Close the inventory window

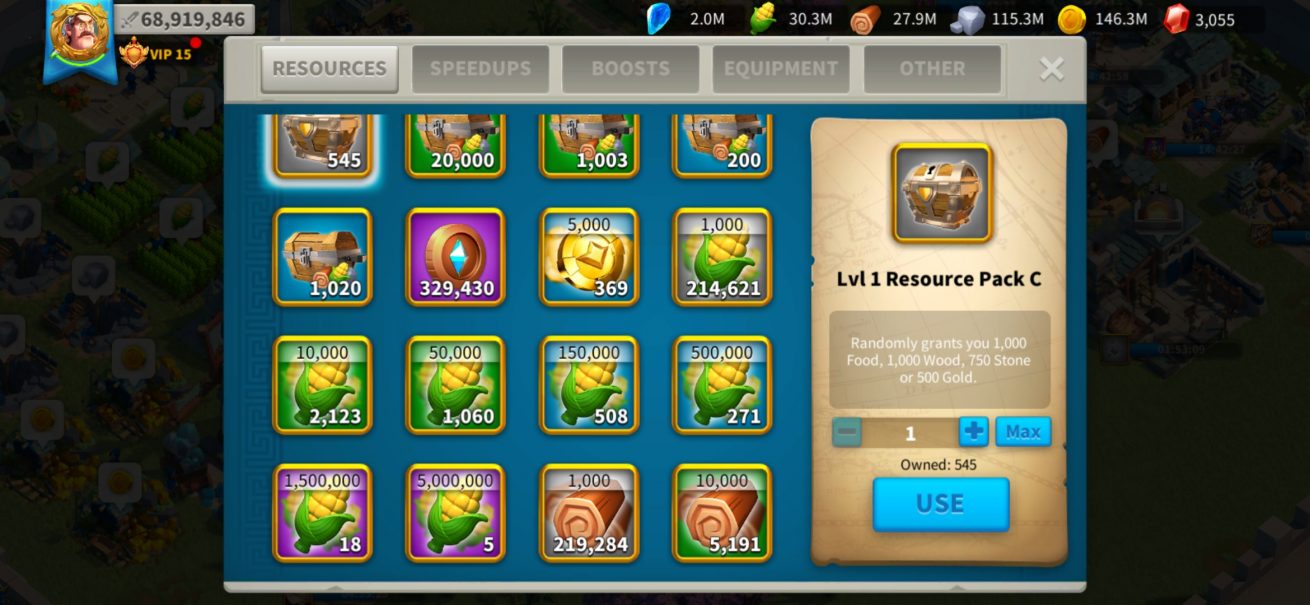(x=1051, y=68)
